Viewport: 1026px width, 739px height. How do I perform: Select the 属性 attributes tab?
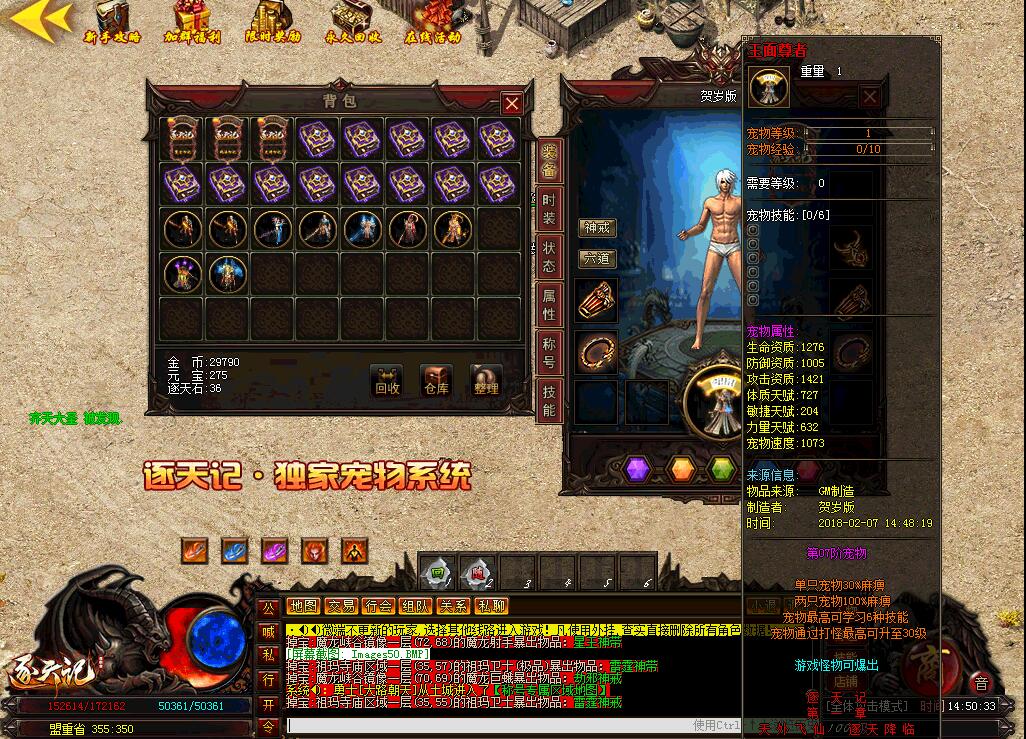pyautogui.click(x=549, y=304)
